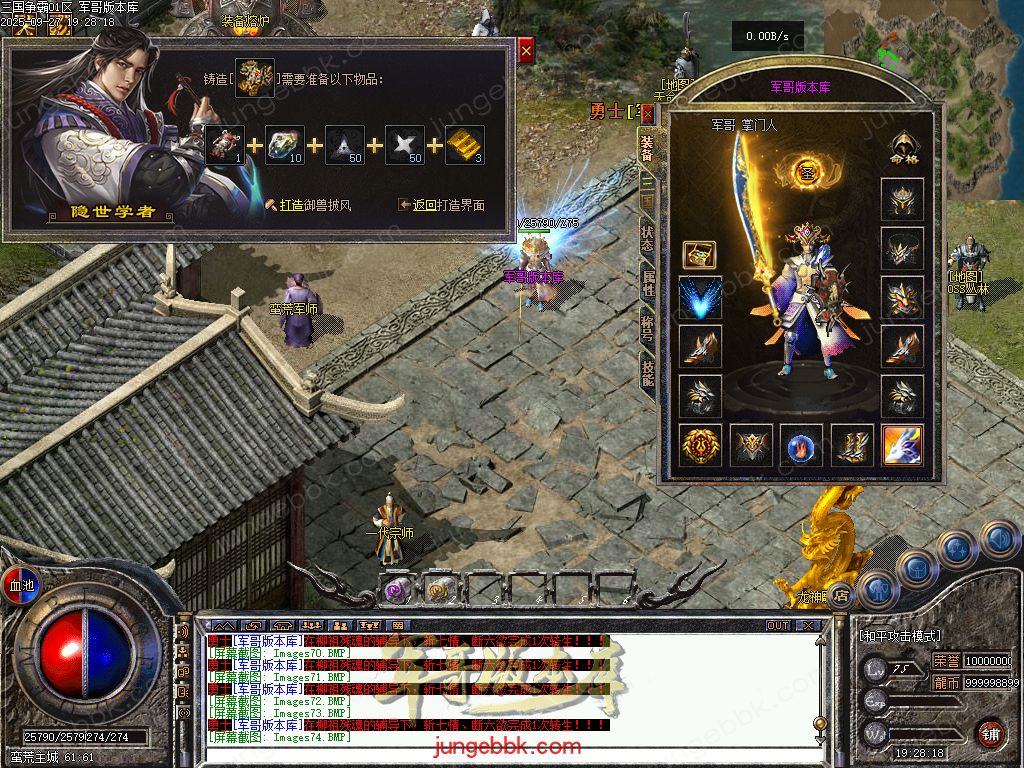Select the gold bars material slot

(x=465, y=145)
